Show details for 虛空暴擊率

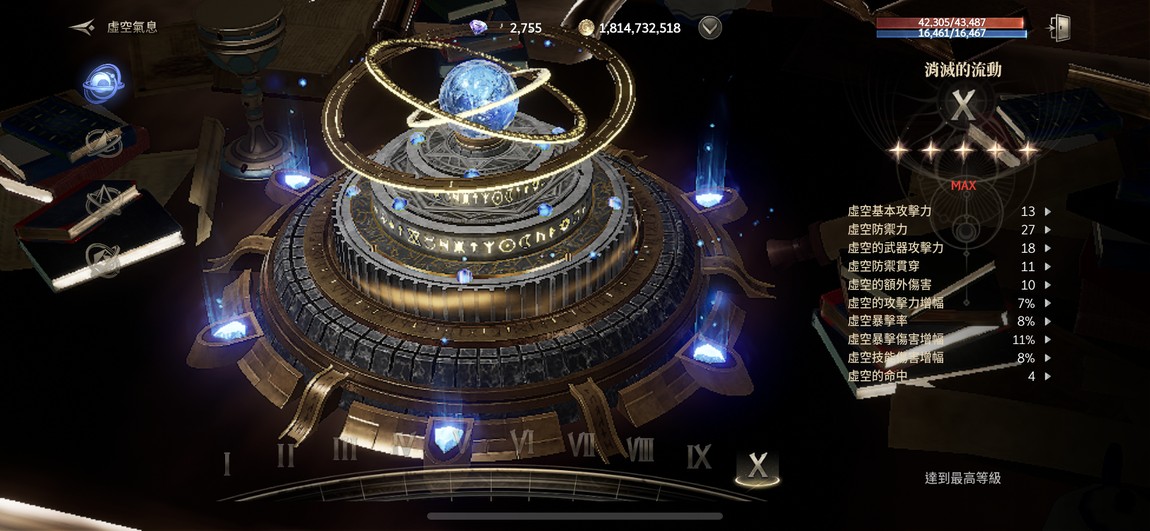[x=1047, y=321]
